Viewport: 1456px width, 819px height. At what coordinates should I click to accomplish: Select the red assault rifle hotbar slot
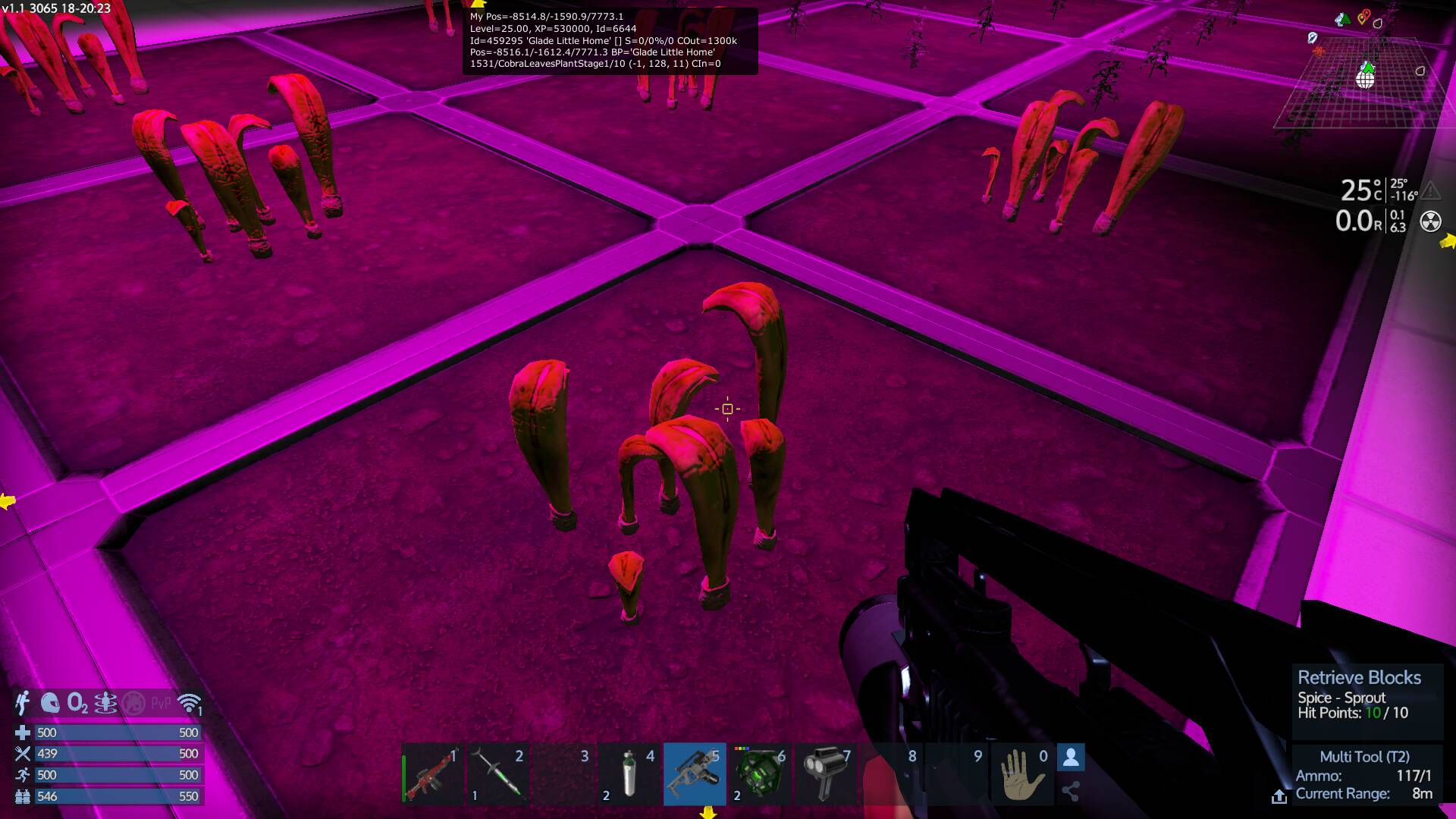click(x=432, y=774)
